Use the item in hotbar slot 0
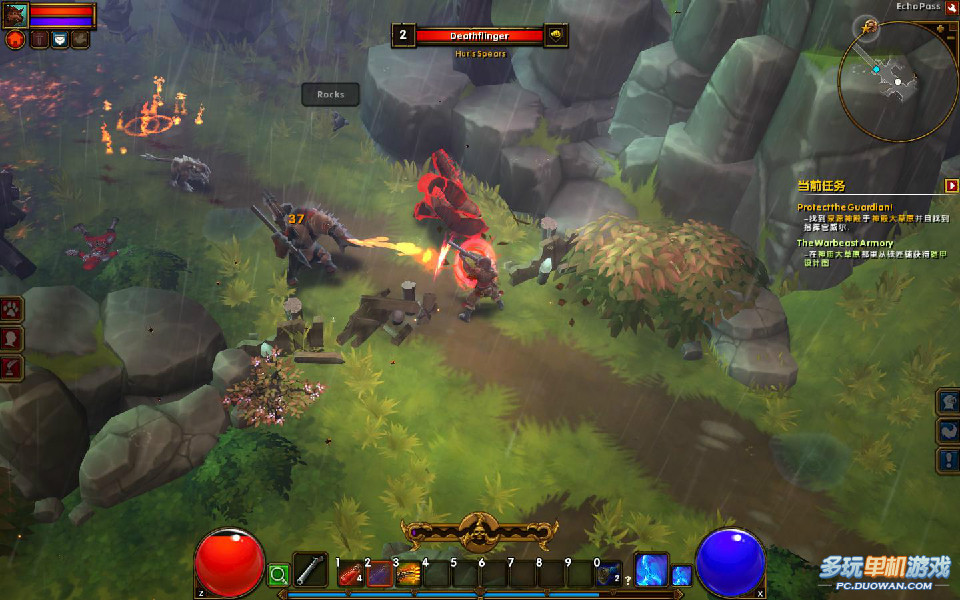Image resolution: width=960 pixels, height=600 pixels. click(608, 574)
